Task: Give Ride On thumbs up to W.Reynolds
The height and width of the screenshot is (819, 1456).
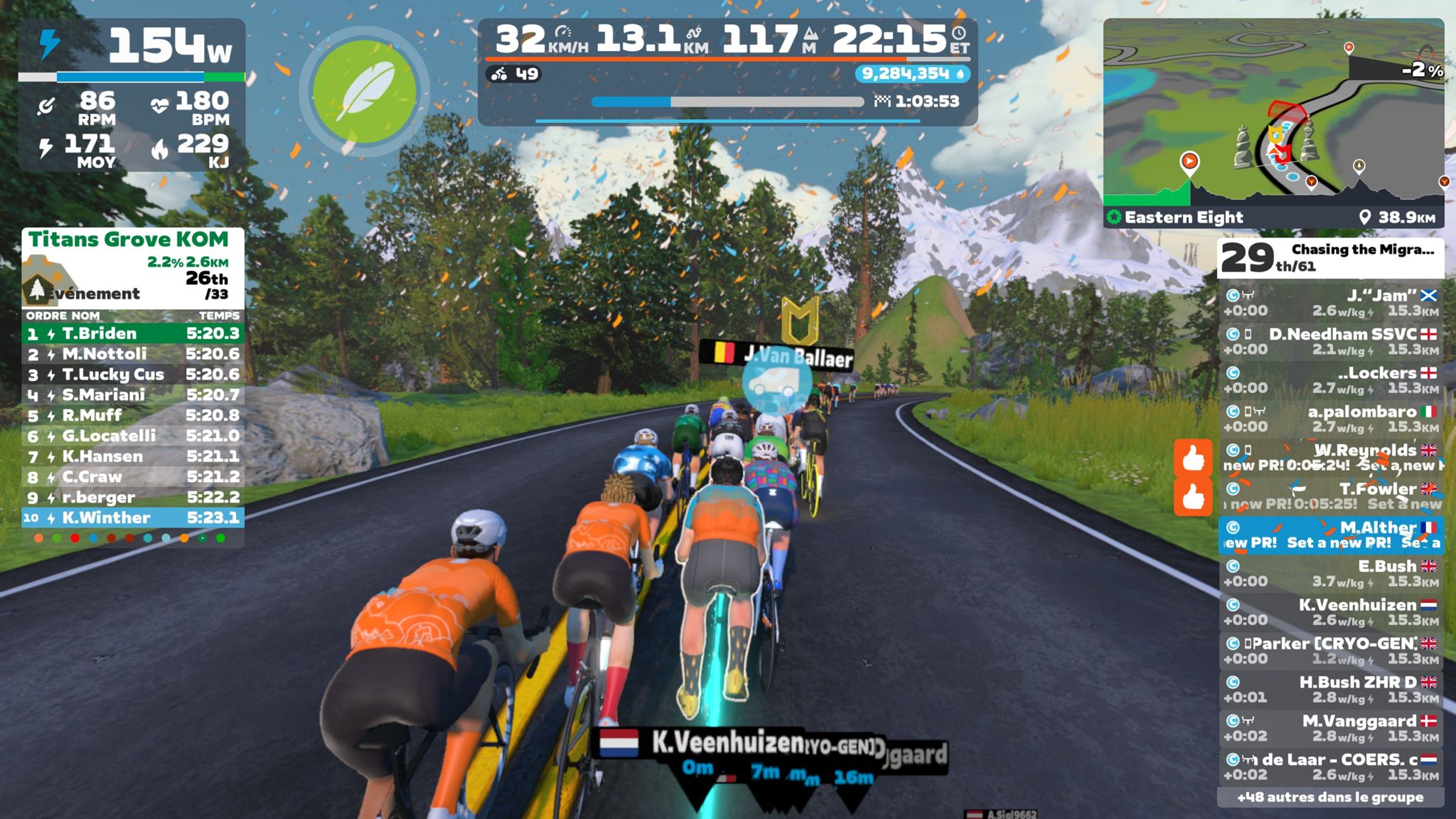Action: (x=1192, y=457)
